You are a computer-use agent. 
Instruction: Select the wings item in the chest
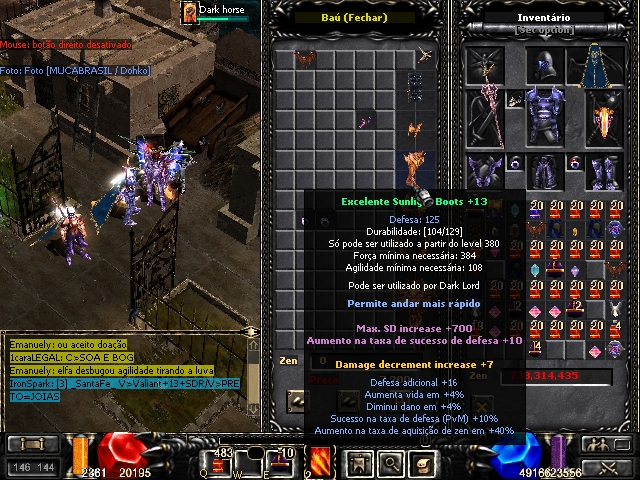click(x=304, y=60)
